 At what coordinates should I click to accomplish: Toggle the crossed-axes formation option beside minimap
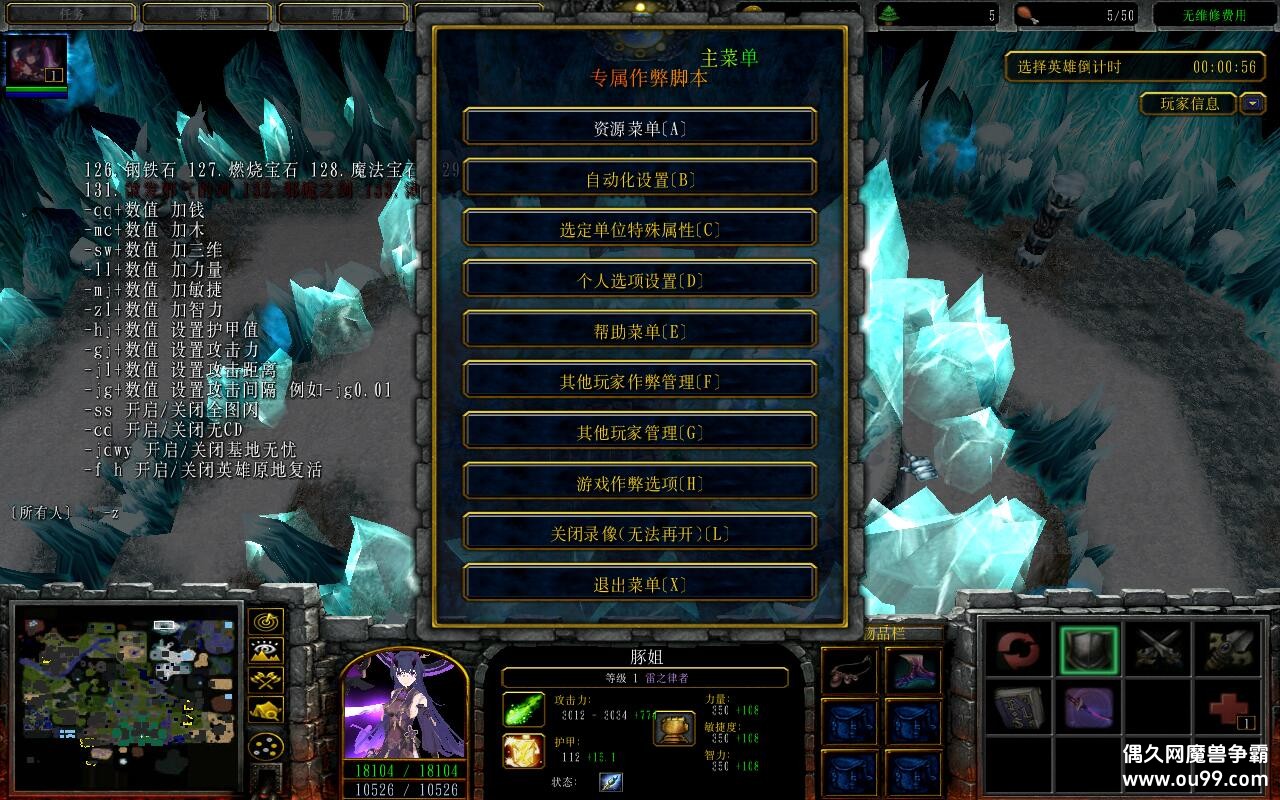tap(265, 680)
